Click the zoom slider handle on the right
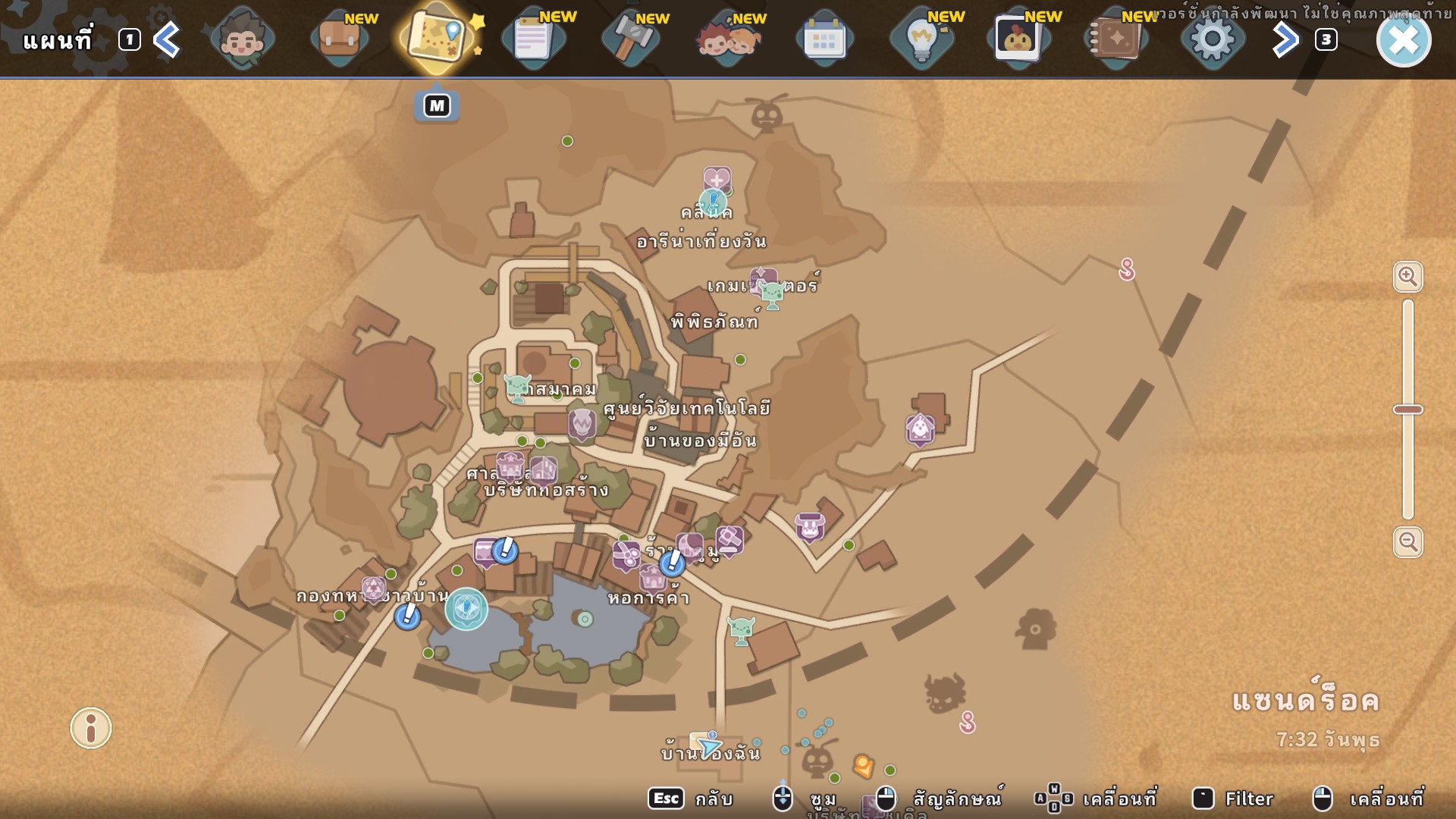The image size is (1456, 819). tap(1408, 408)
